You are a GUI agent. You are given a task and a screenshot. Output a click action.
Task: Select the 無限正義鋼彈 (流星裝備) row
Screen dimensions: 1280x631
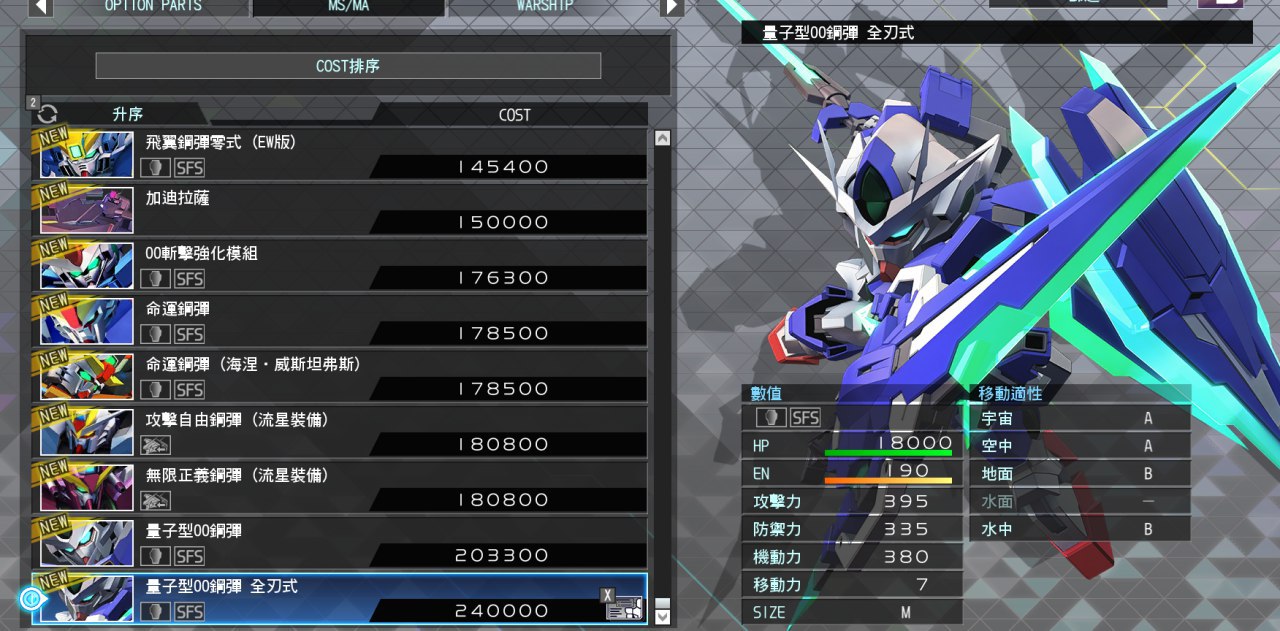[340, 487]
